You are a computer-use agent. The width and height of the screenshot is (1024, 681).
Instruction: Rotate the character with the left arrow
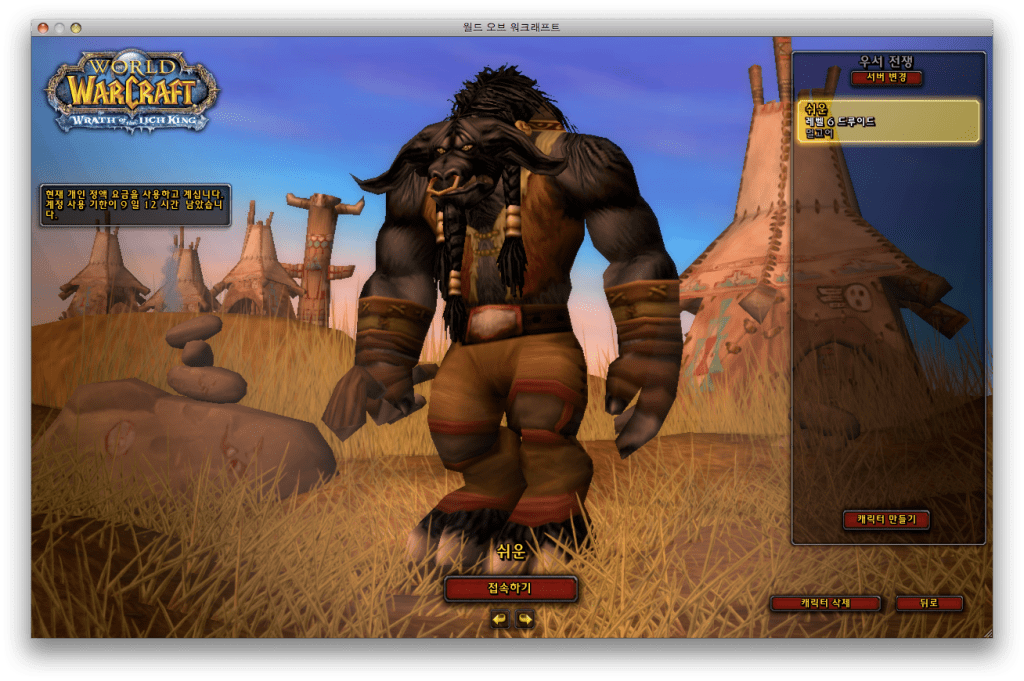click(x=499, y=619)
